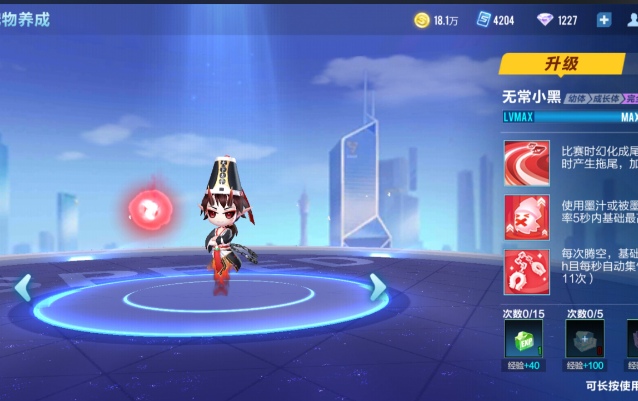638x401 pixels.
Task: Show the next pet with right arrow
Action: pos(377,287)
